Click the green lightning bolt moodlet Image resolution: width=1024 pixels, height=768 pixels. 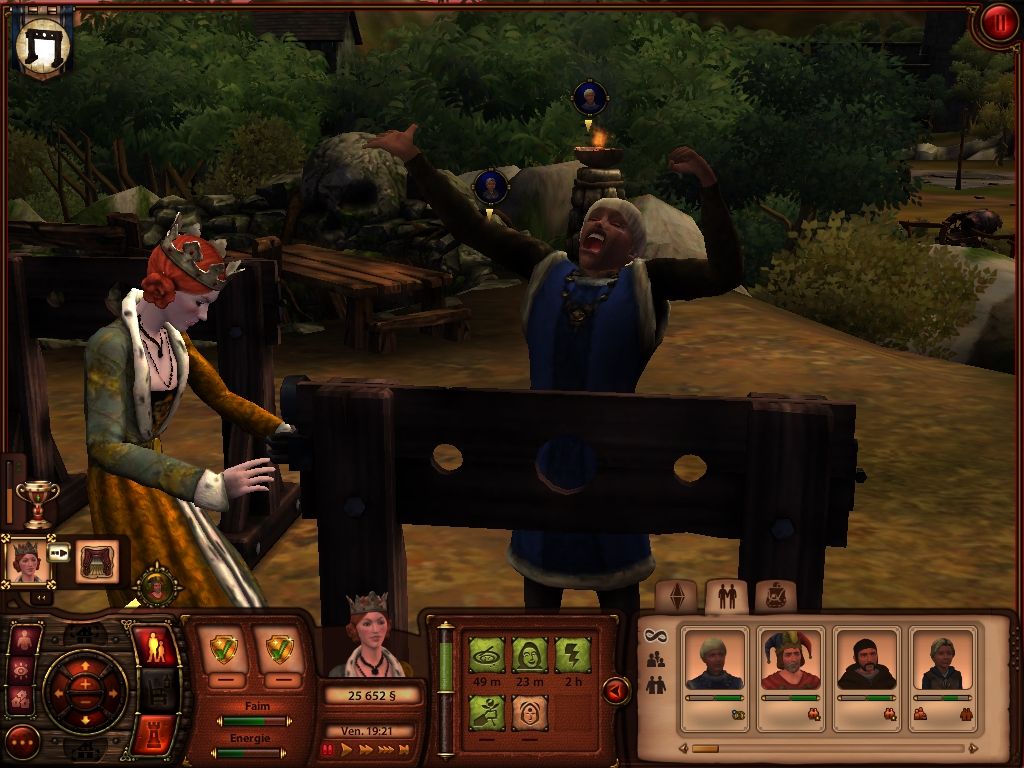click(x=573, y=656)
